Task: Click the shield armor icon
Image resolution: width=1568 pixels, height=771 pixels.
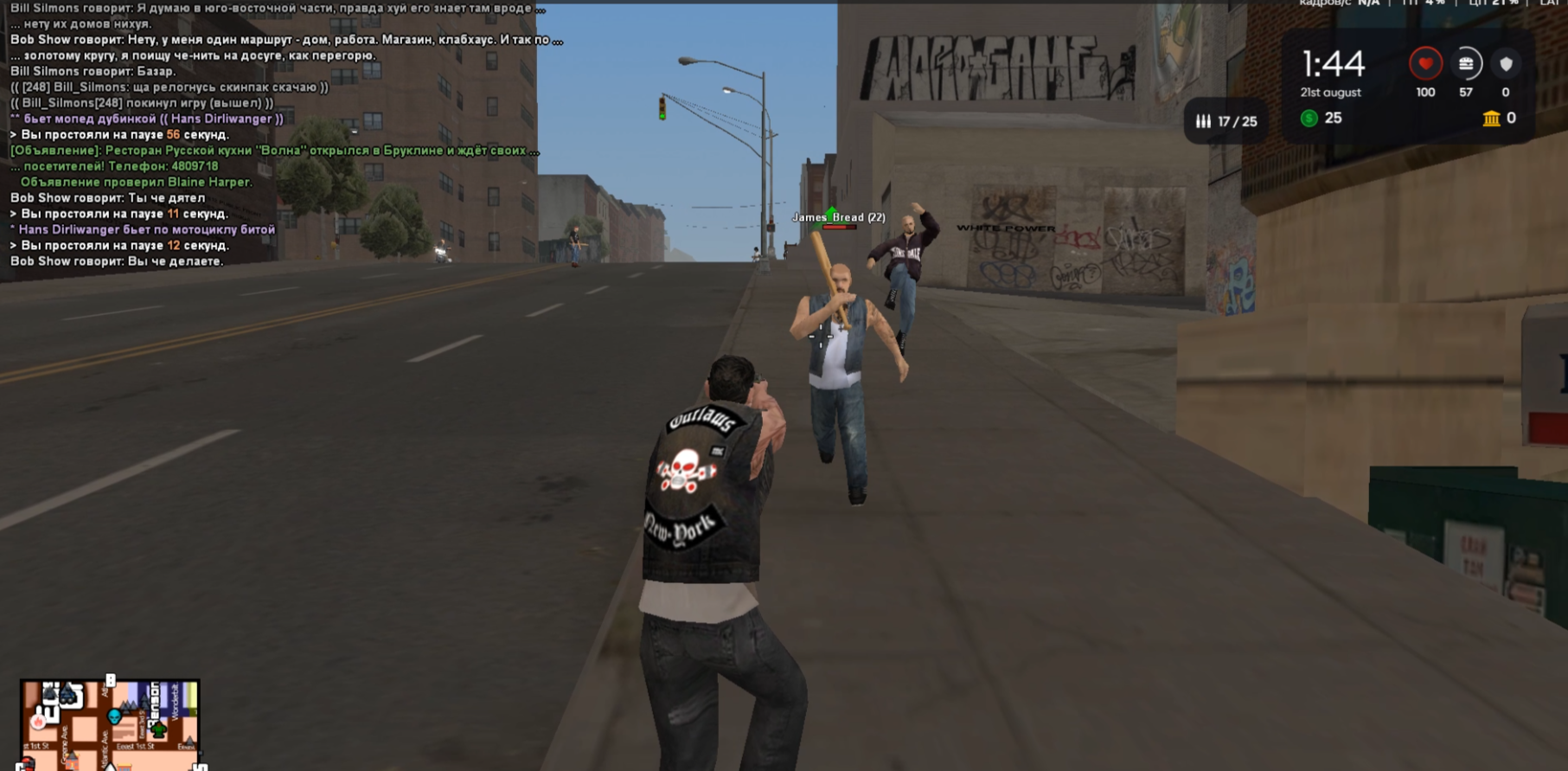Action: tap(1507, 63)
